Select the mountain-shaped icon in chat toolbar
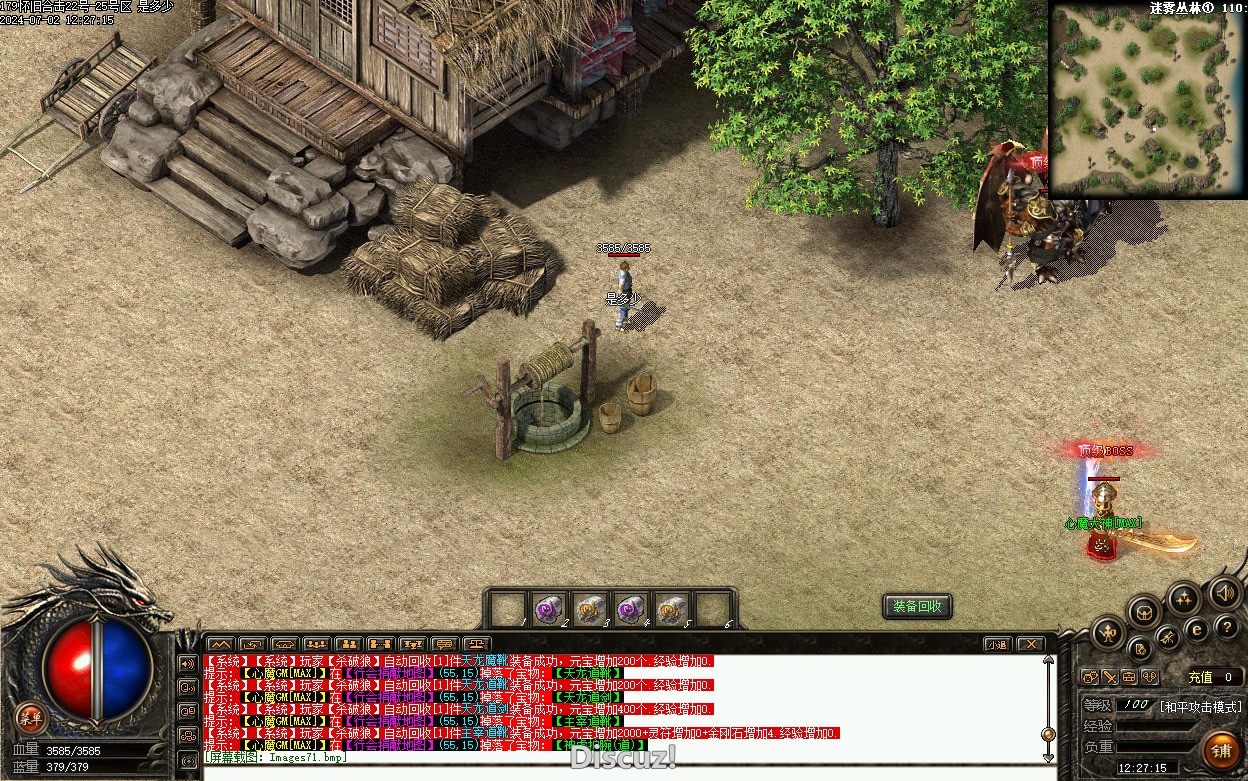The image size is (1248, 781). [220, 644]
